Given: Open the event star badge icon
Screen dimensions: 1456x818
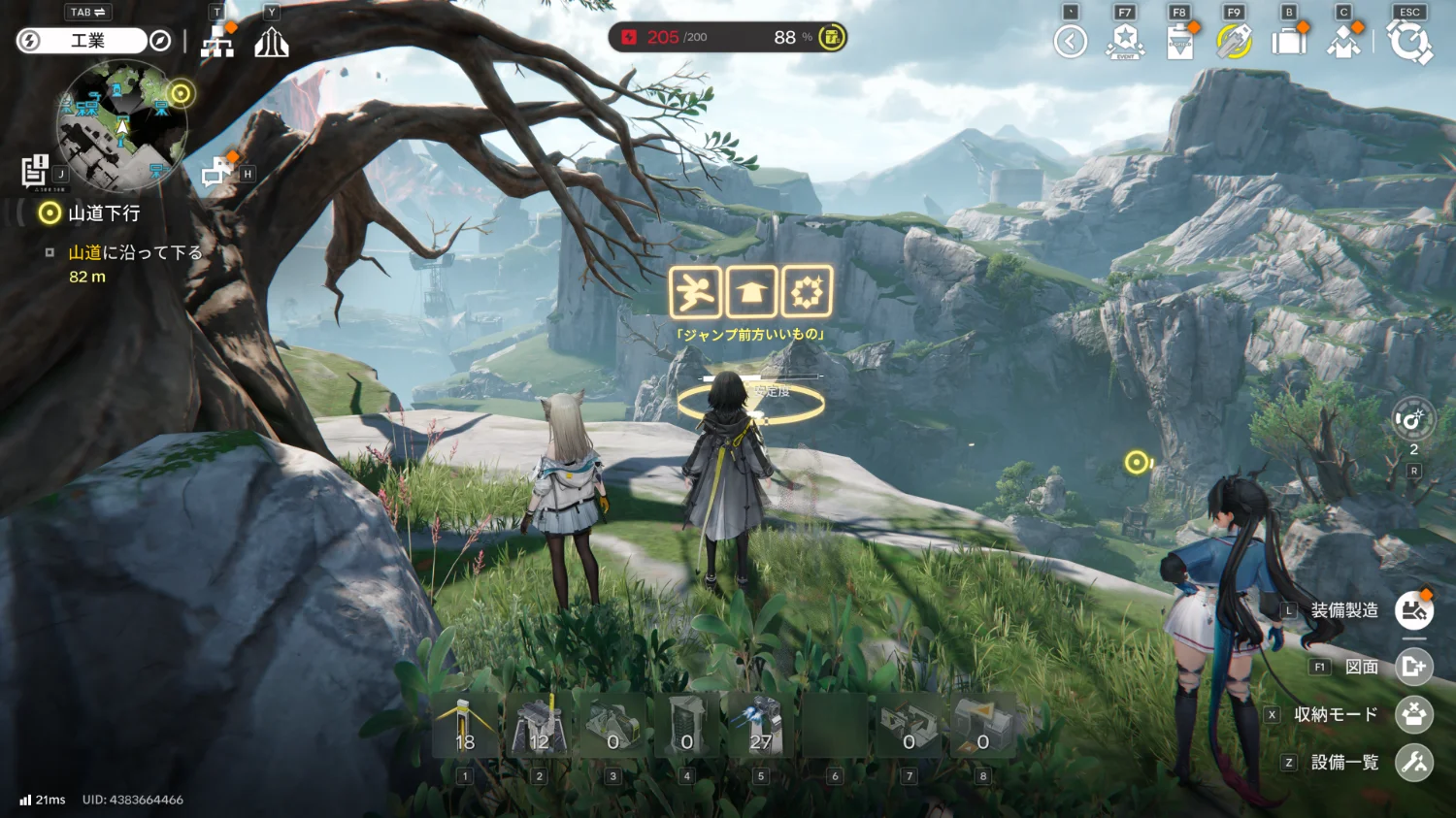Looking at the screenshot, I should [x=1125, y=42].
